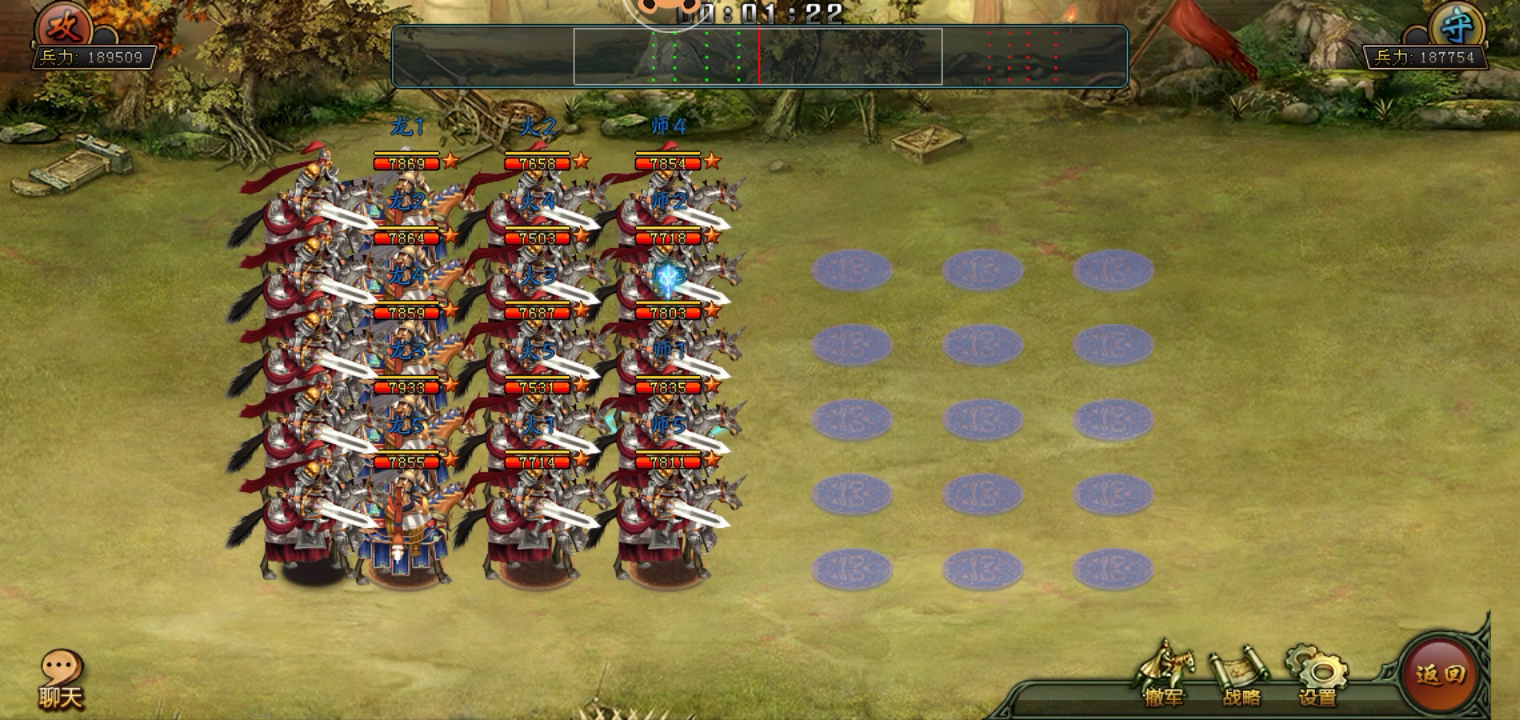1520x720 pixels.
Task: Click the minimap battle line divider
Action: point(761,55)
